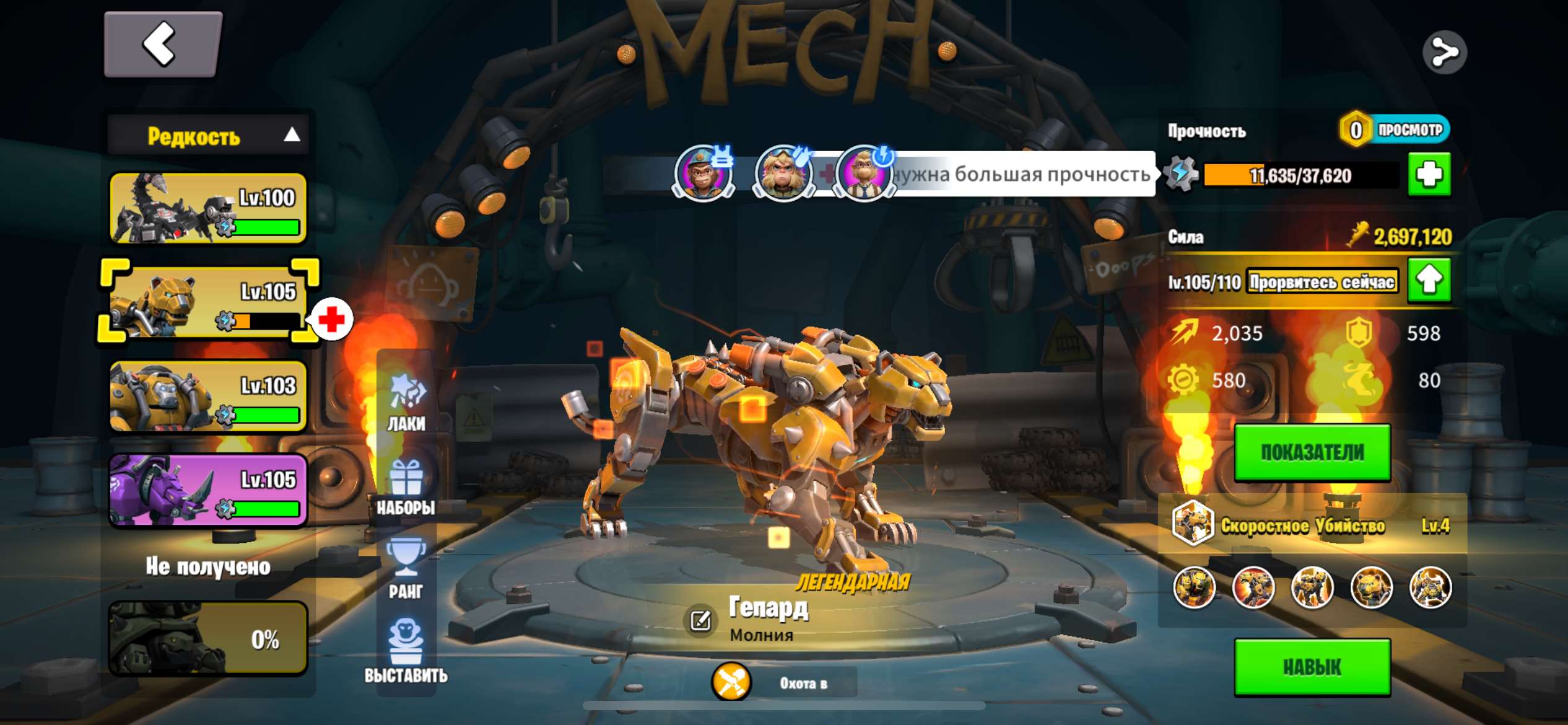Viewport: 1568px width, 725px height.
Task: Open the Навык skill screen
Action: click(x=1312, y=667)
